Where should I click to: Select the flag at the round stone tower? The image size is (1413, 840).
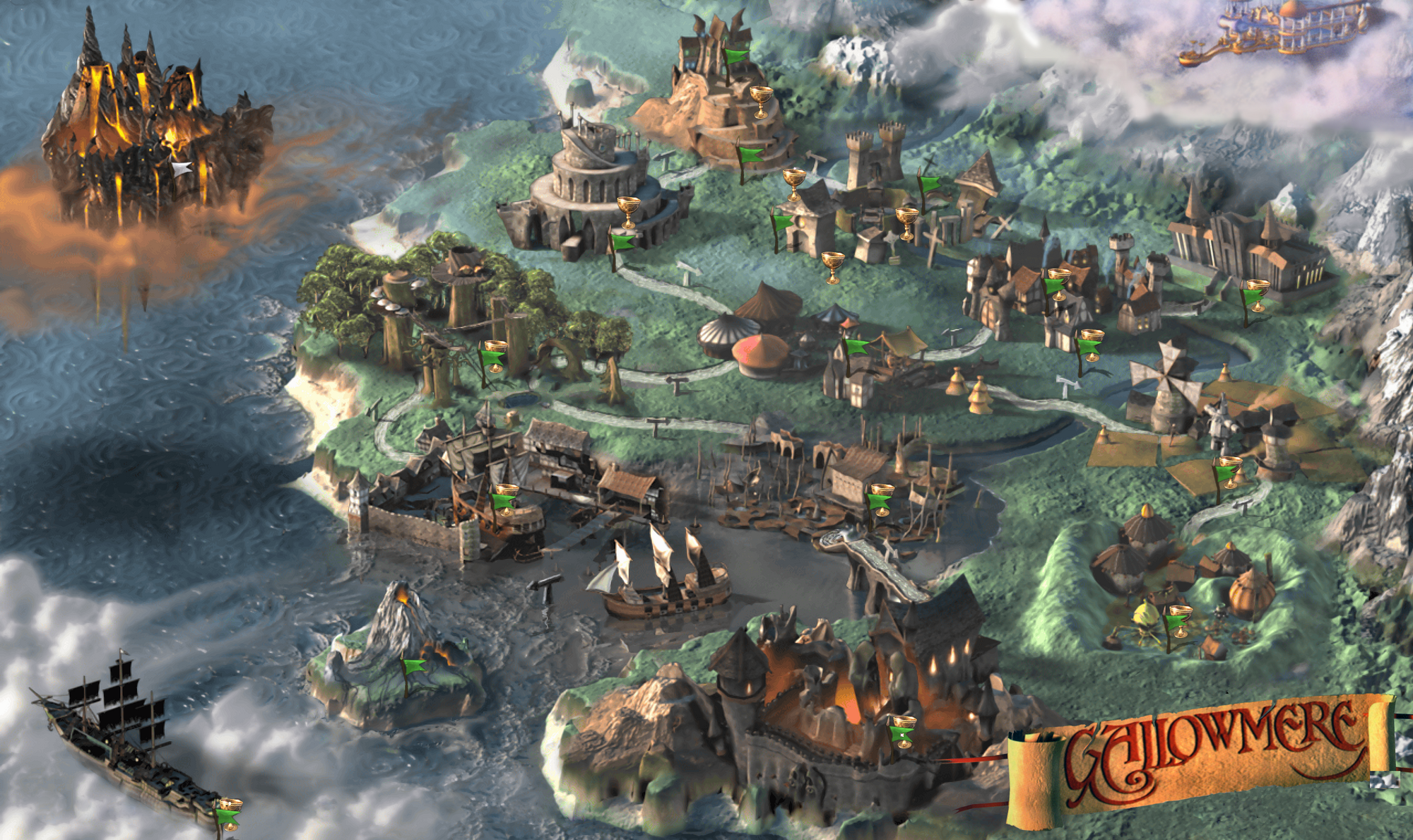click(622, 242)
